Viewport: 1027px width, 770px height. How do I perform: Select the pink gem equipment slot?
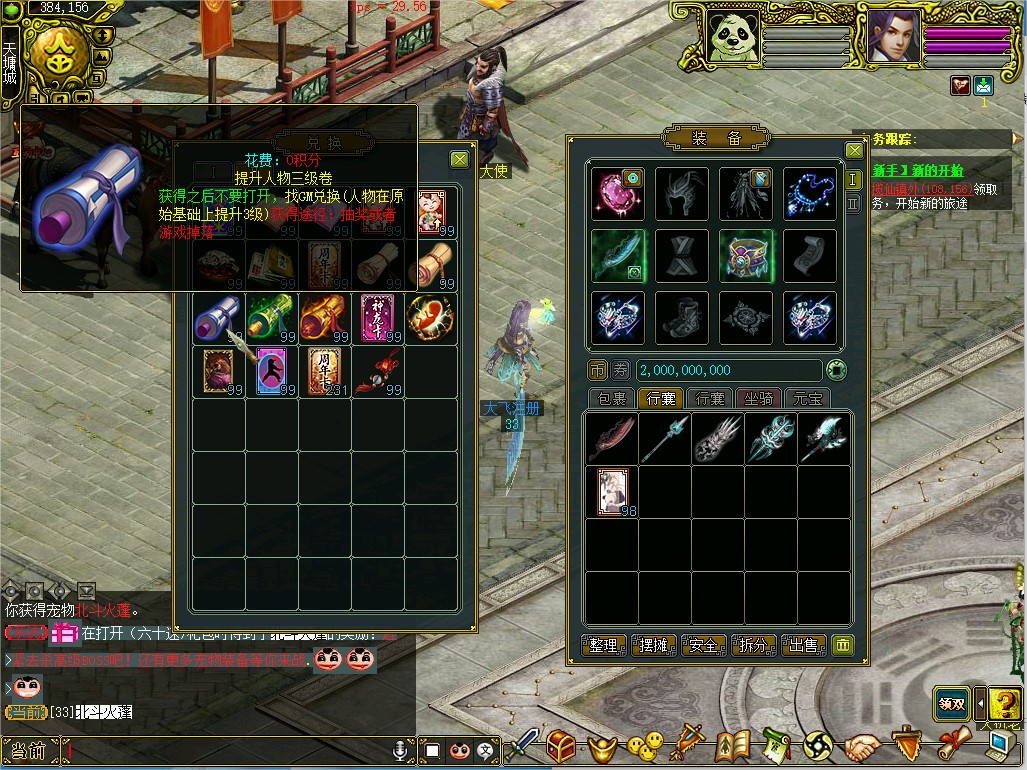click(618, 193)
